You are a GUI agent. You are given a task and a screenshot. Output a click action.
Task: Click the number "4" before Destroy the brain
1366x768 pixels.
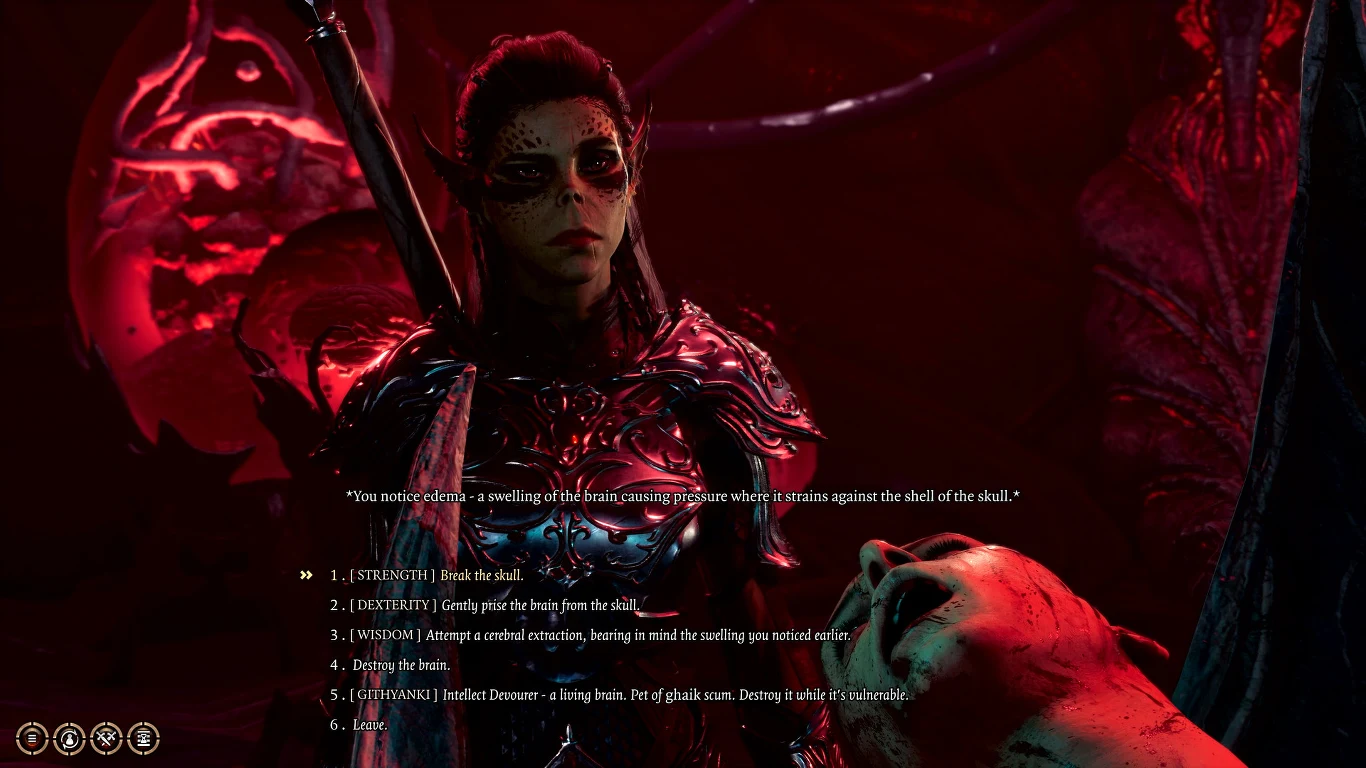335,665
